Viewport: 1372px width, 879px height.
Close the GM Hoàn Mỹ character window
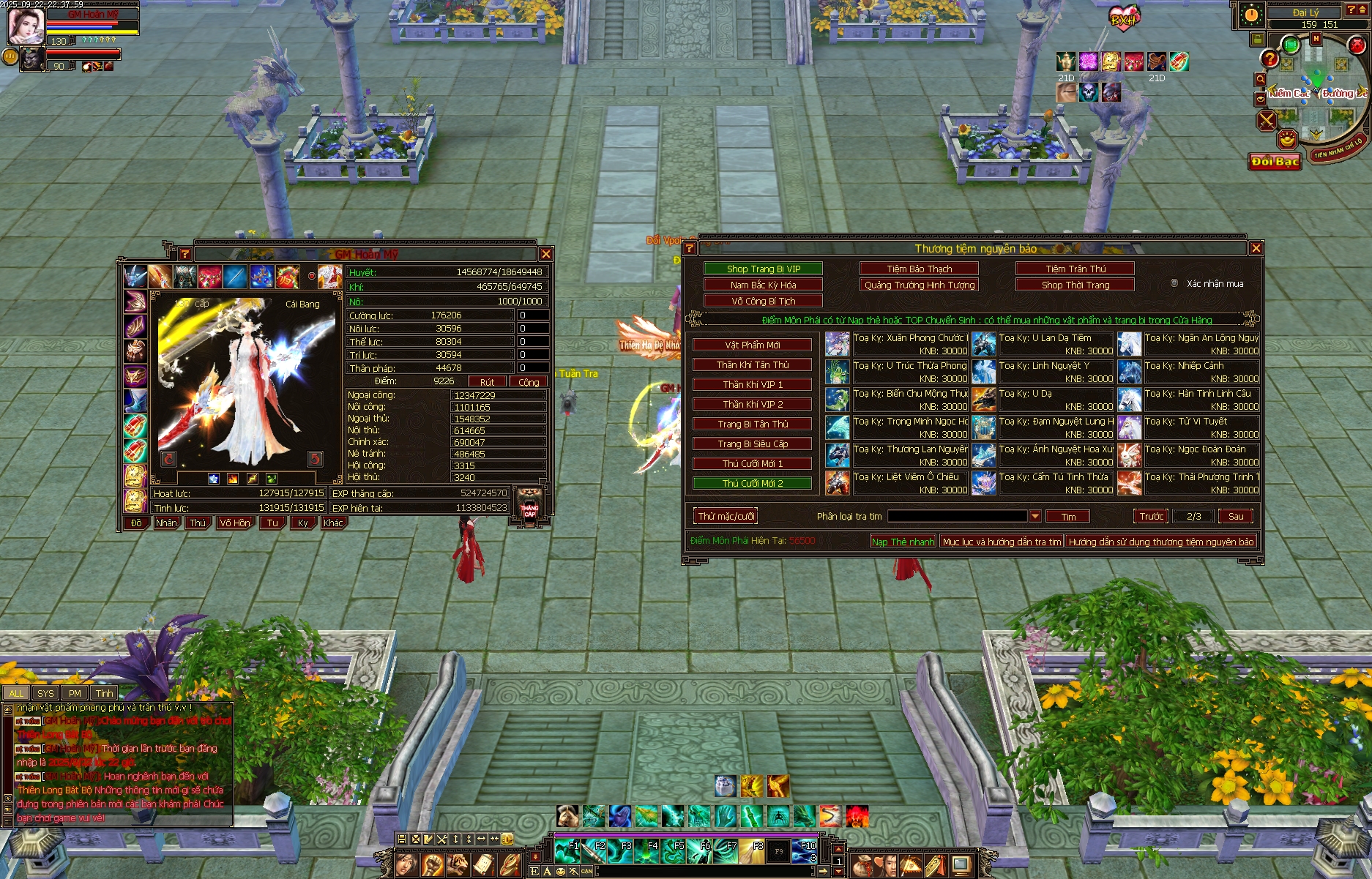(x=546, y=254)
